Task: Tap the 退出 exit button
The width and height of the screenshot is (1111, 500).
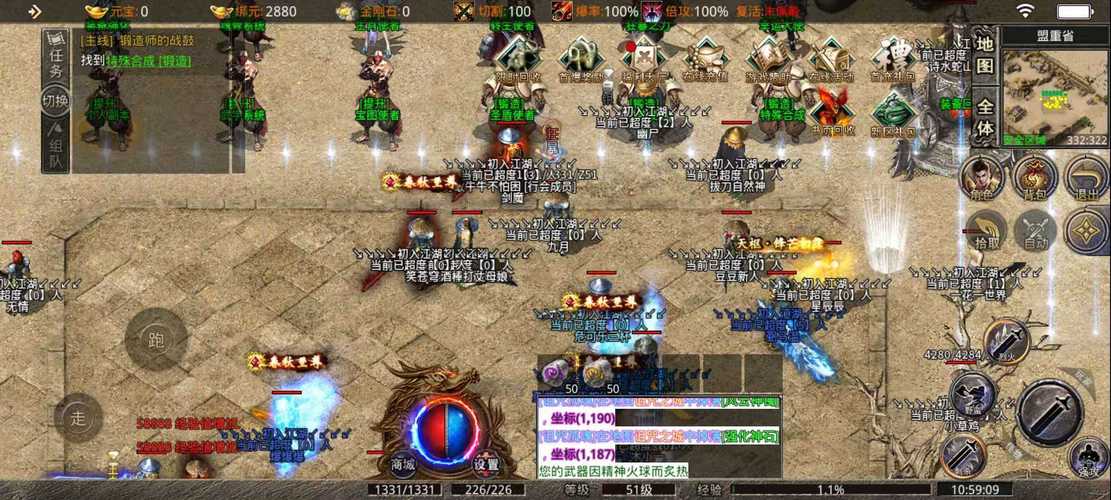Action: [1086, 180]
